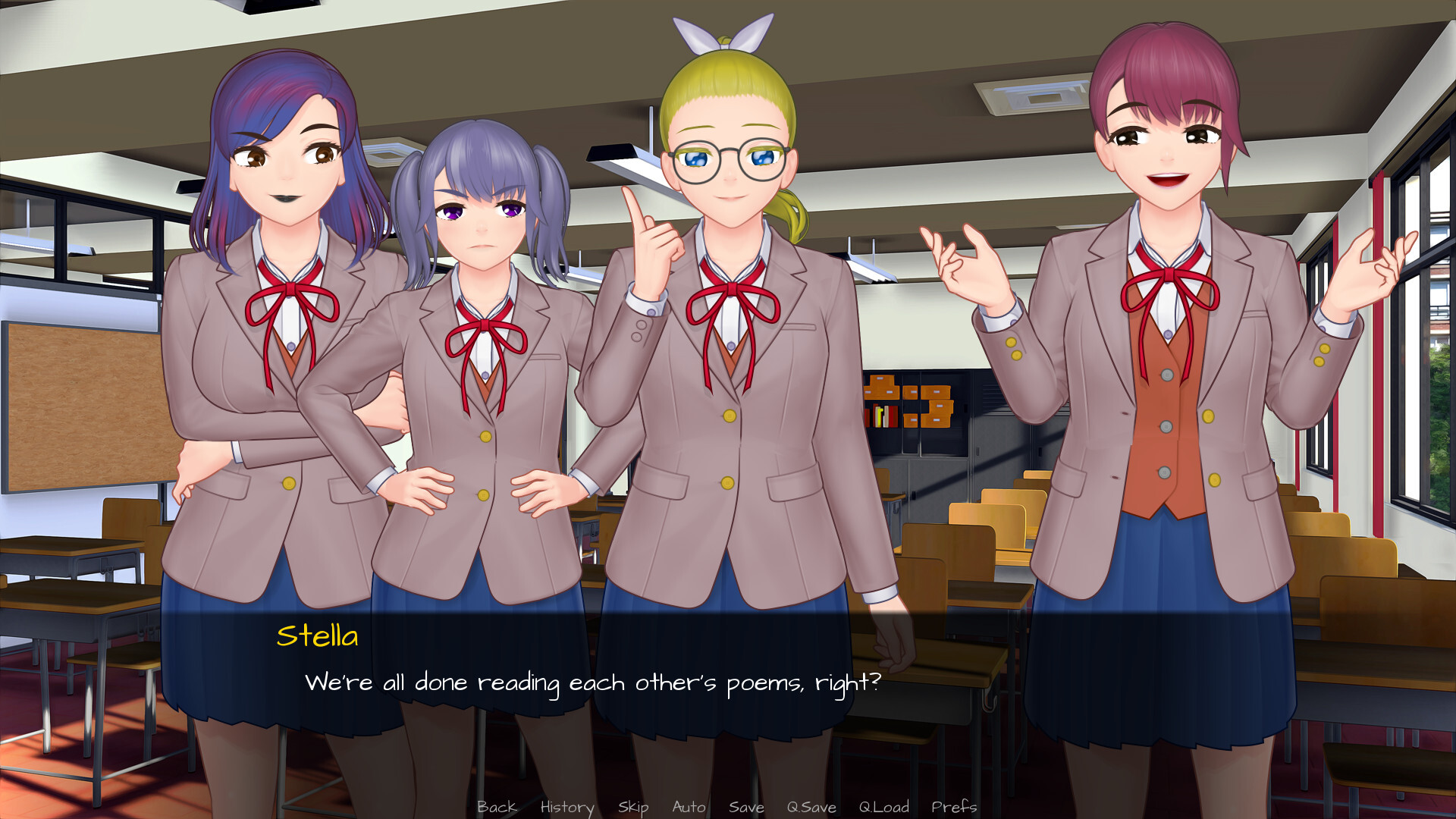The image size is (1456, 819).
Task: Load the quicksave with Q.Load
Action: coord(883,807)
